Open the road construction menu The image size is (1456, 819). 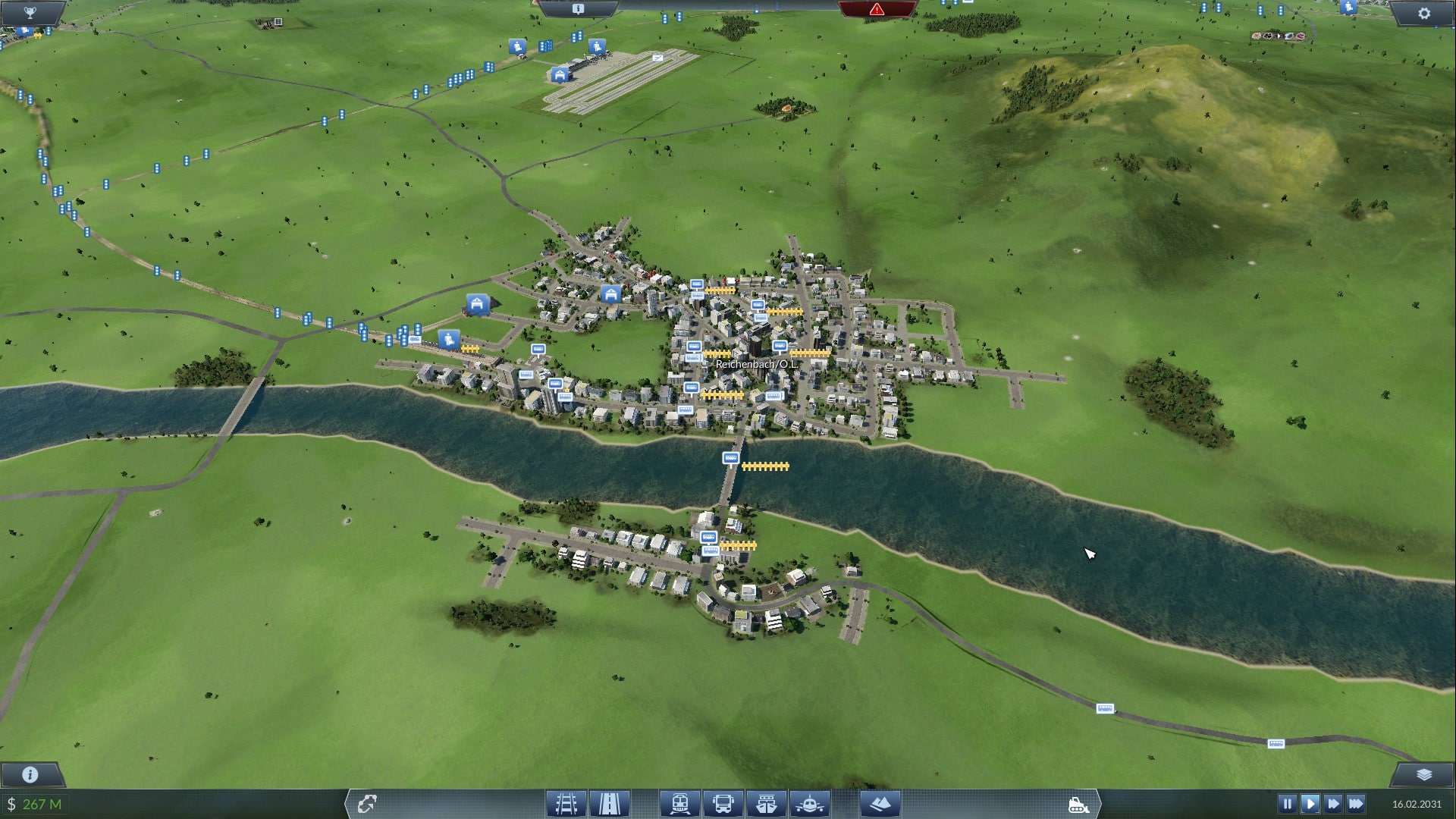(610, 804)
